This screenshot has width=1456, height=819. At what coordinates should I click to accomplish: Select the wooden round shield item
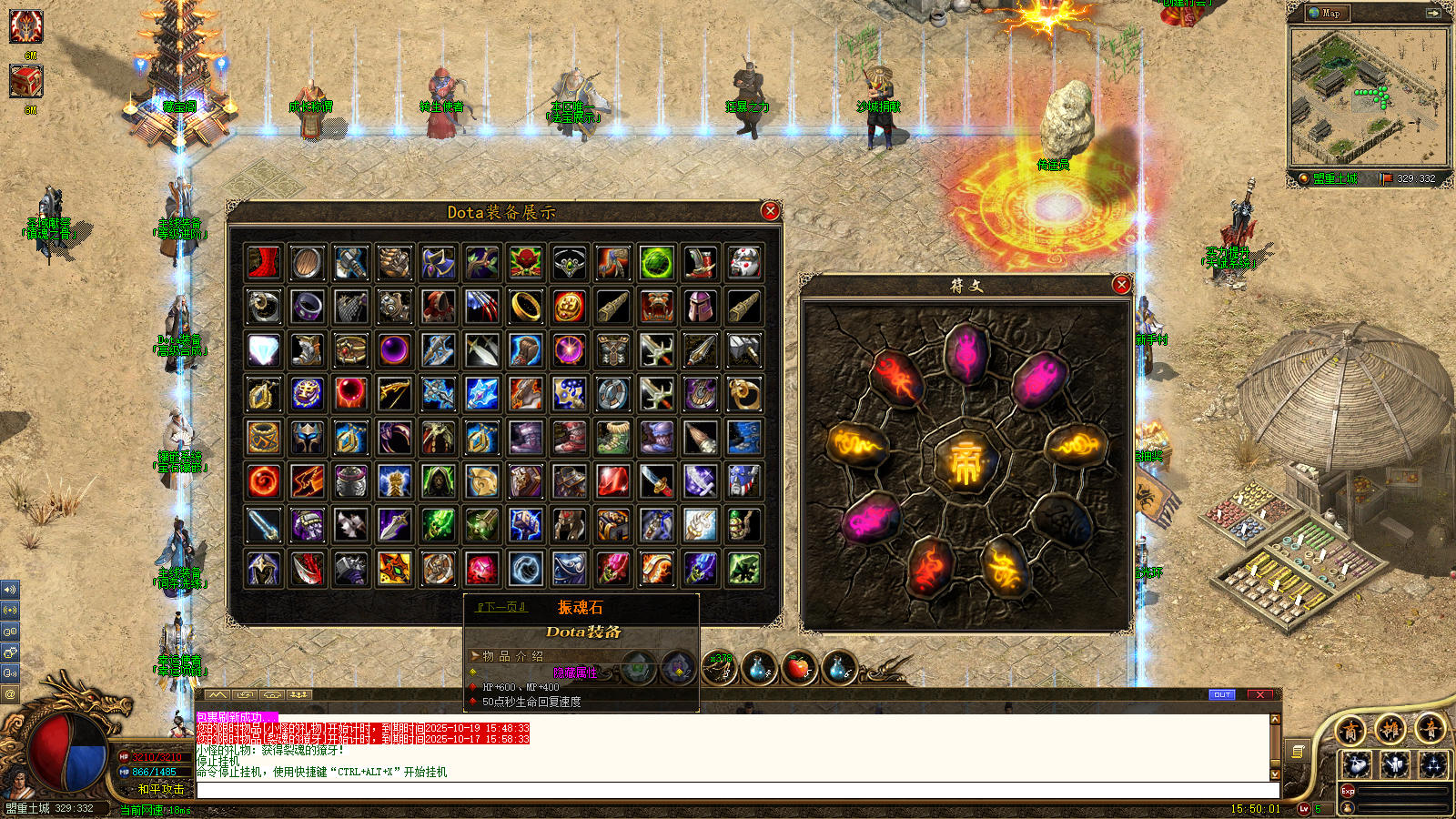[x=308, y=263]
